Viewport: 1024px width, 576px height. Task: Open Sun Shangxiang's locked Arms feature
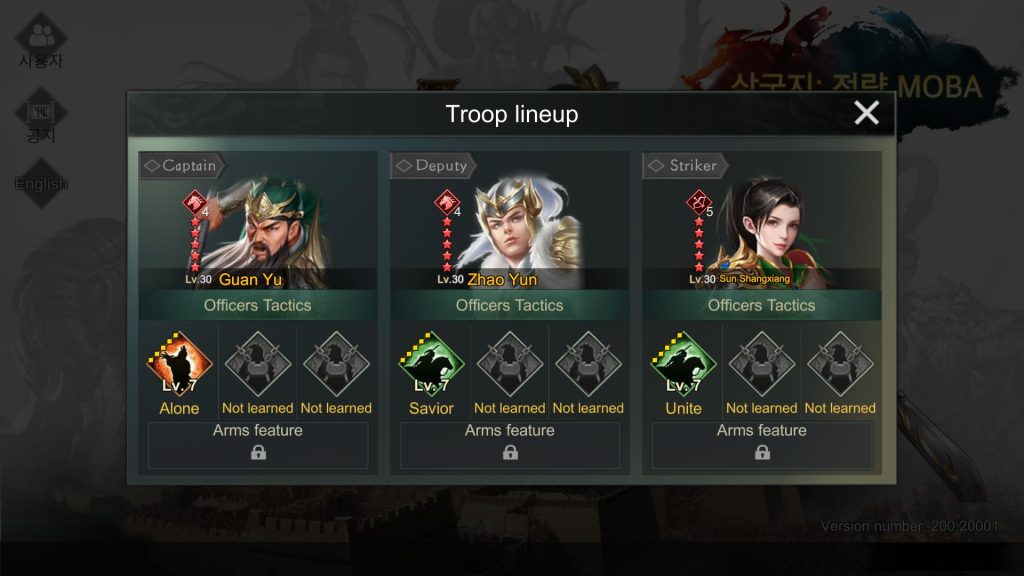(762, 445)
